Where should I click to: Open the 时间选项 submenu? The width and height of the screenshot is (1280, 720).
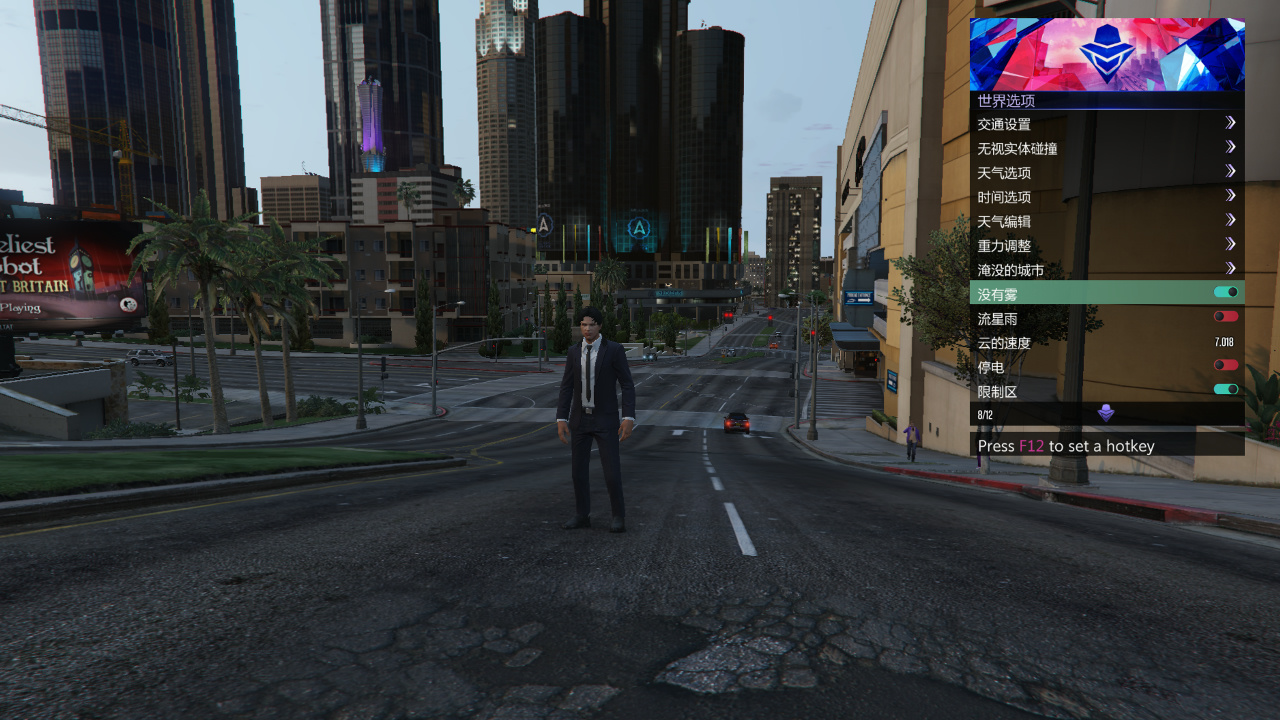(x=1106, y=197)
